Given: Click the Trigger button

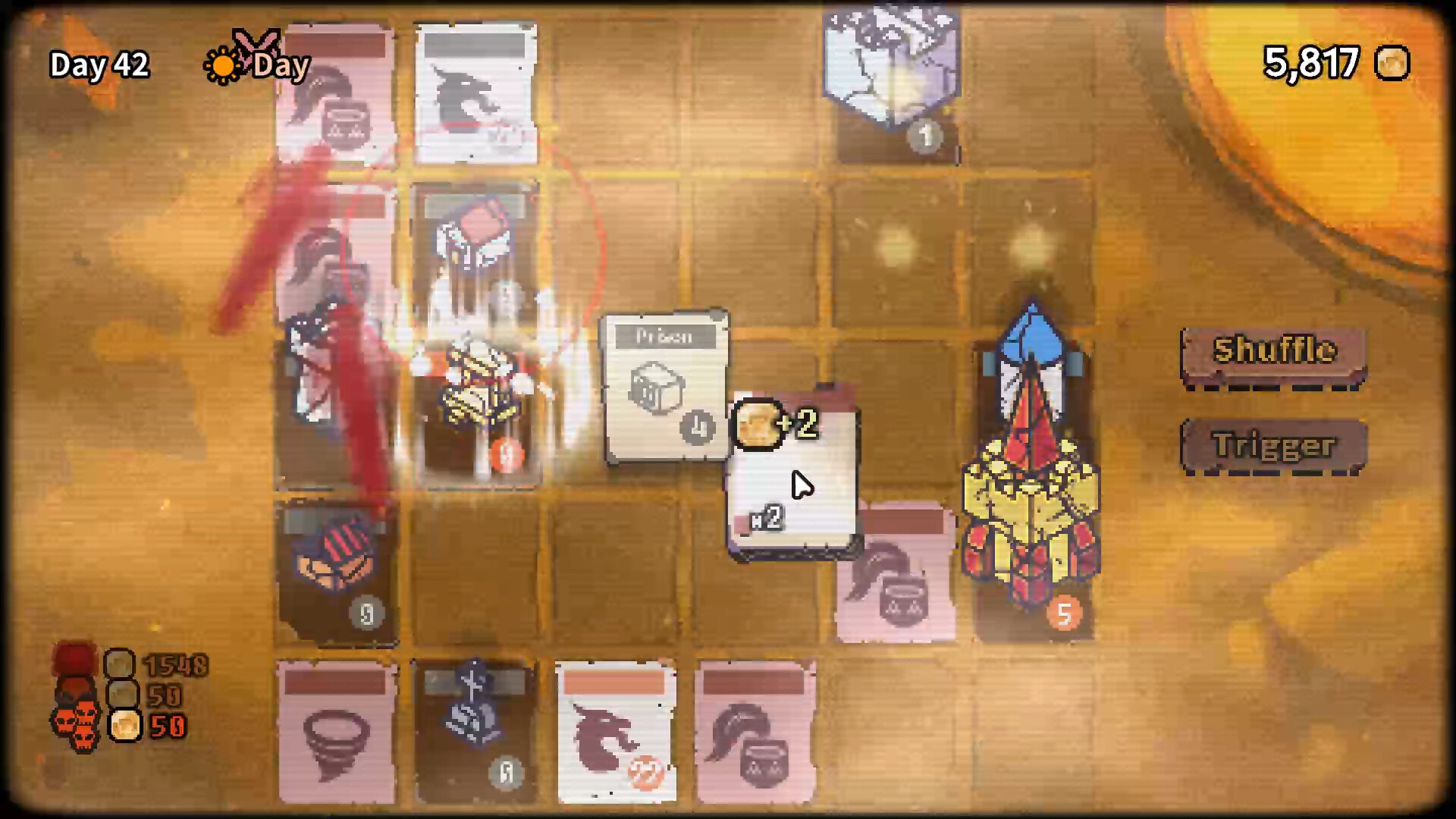Looking at the screenshot, I should [x=1273, y=447].
